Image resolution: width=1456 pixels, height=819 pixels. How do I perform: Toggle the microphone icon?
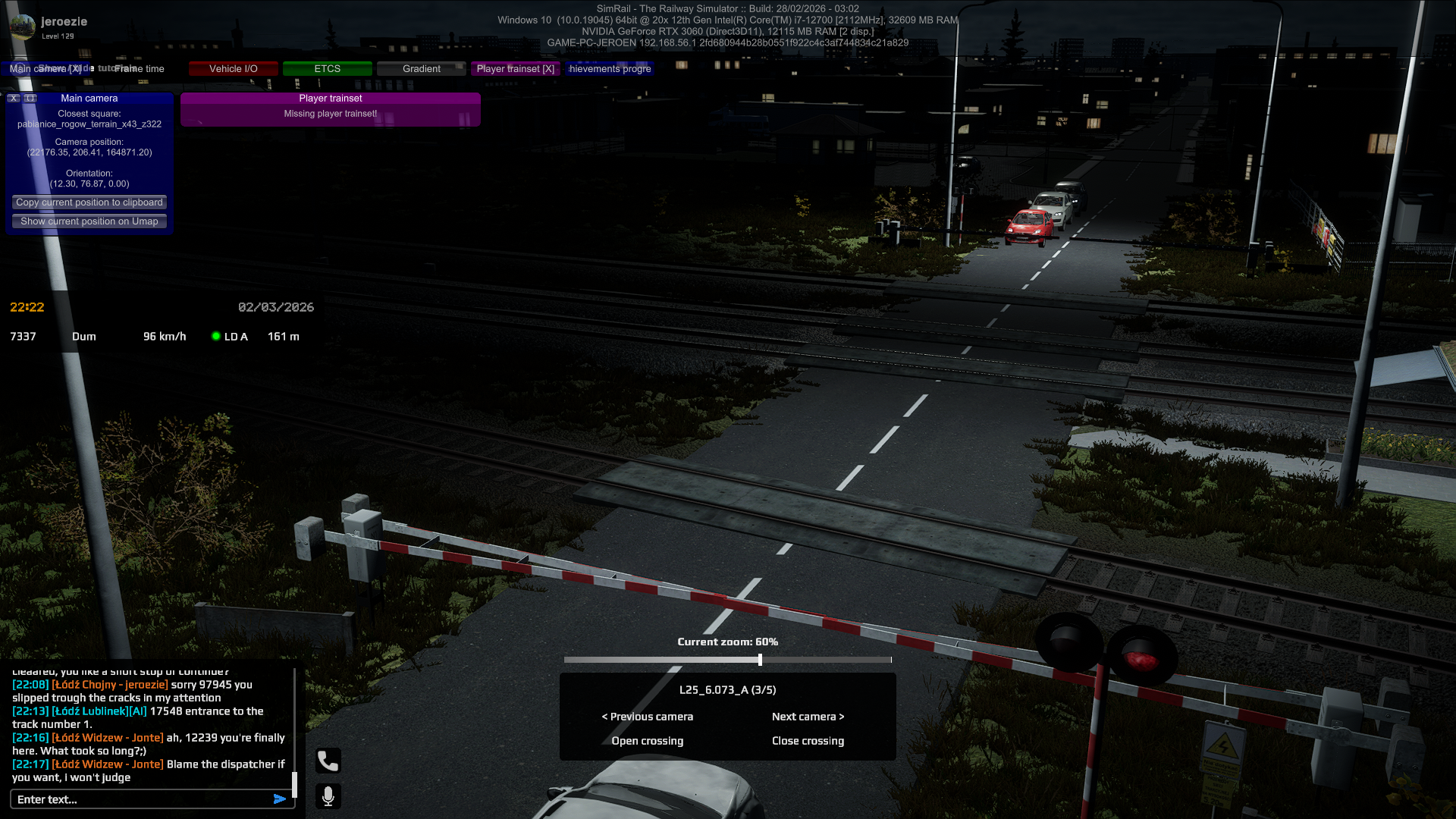[x=328, y=796]
